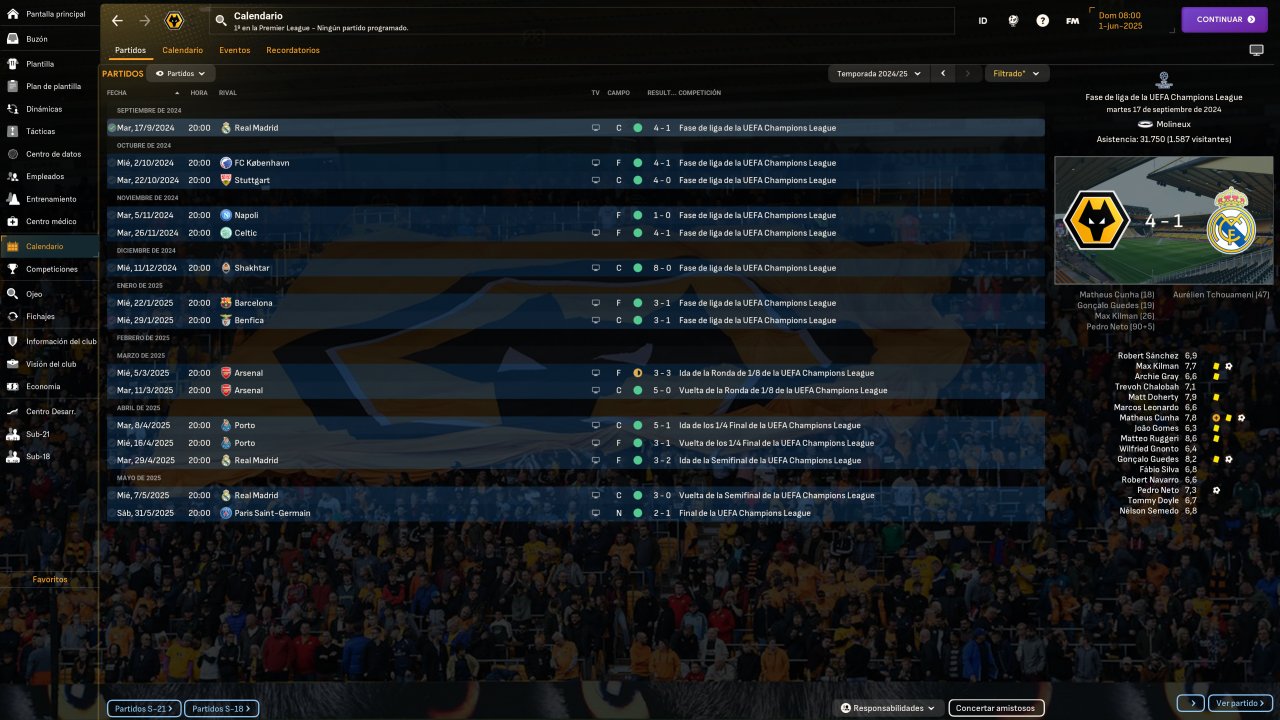The image size is (1280, 720).
Task: Show Partidos S-21 fixtures
Action: coord(144,708)
